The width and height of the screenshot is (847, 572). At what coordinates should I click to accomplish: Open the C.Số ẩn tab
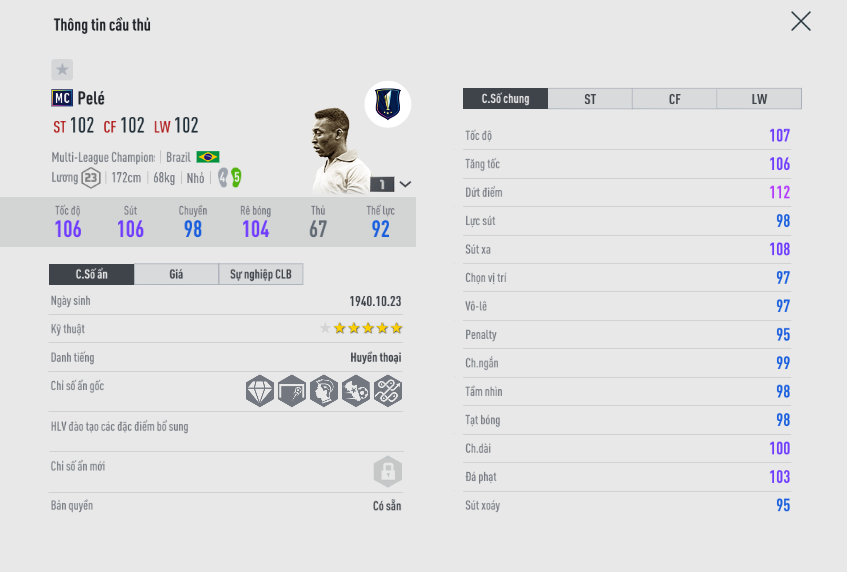point(91,274)
